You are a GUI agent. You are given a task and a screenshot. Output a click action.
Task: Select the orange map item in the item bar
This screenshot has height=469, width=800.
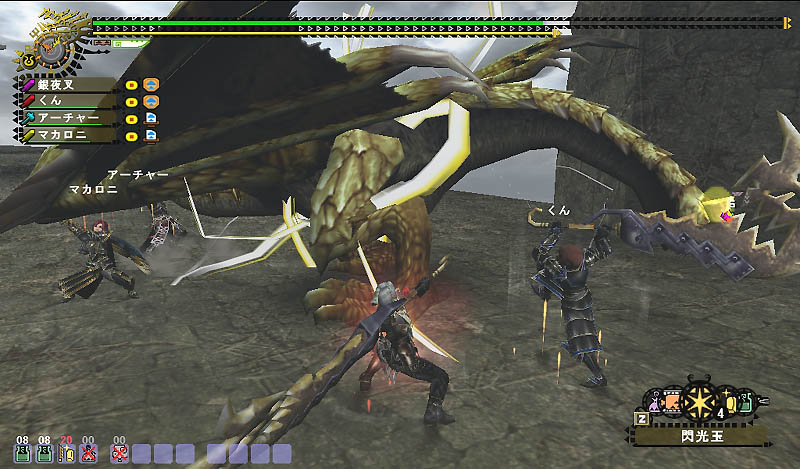(x=672, y=402)
